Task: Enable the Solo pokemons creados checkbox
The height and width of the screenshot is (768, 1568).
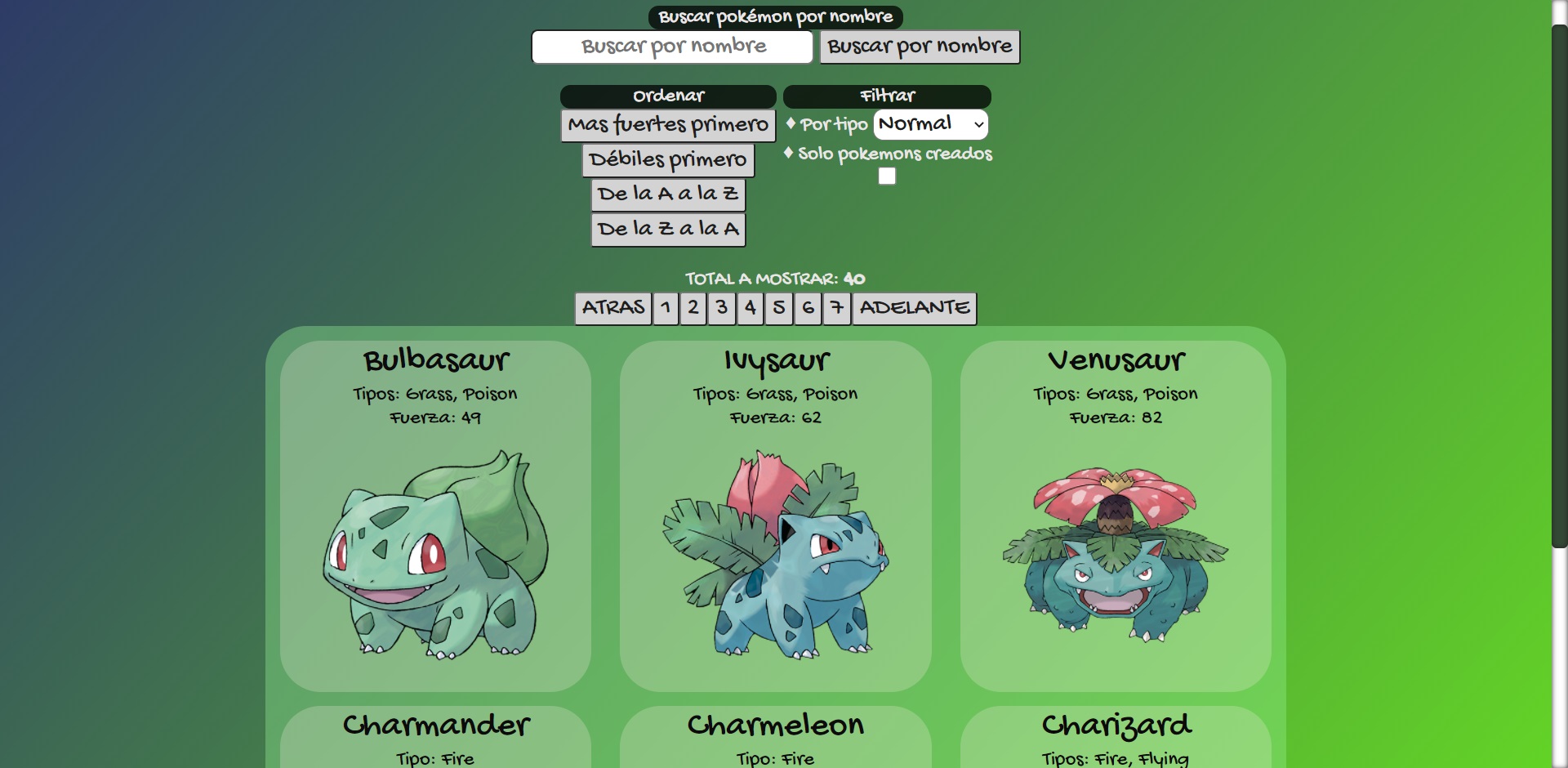Action: pos(887,175)
